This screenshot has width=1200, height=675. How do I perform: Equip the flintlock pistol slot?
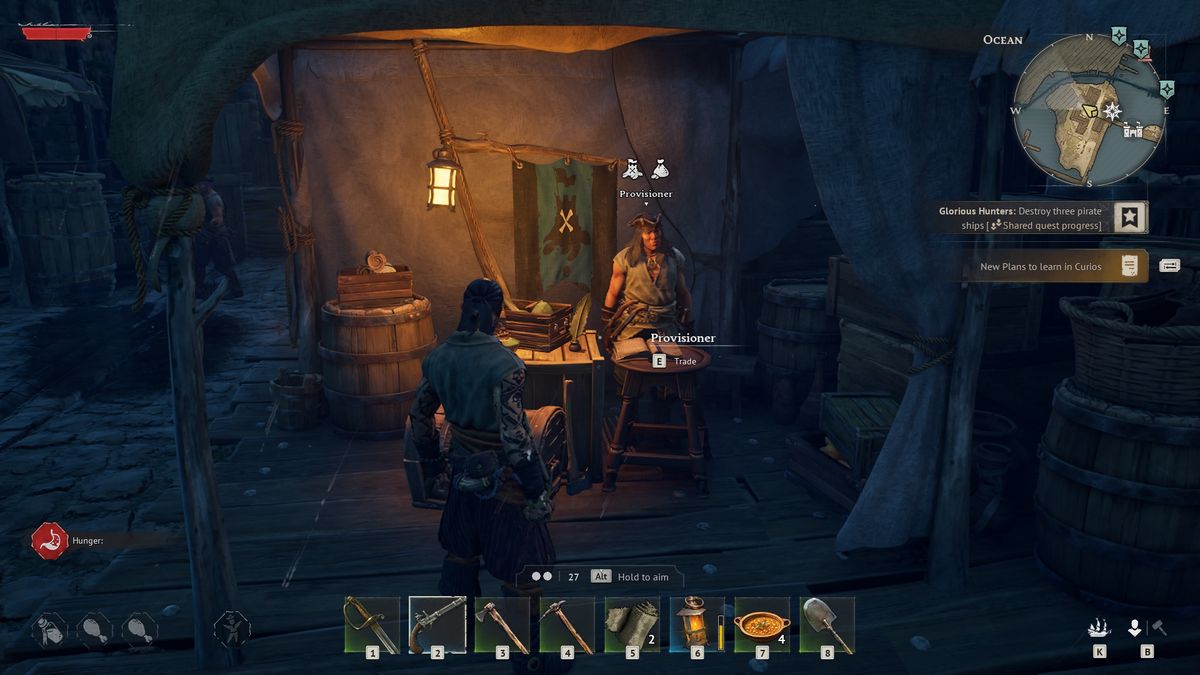tap(437, 625)
